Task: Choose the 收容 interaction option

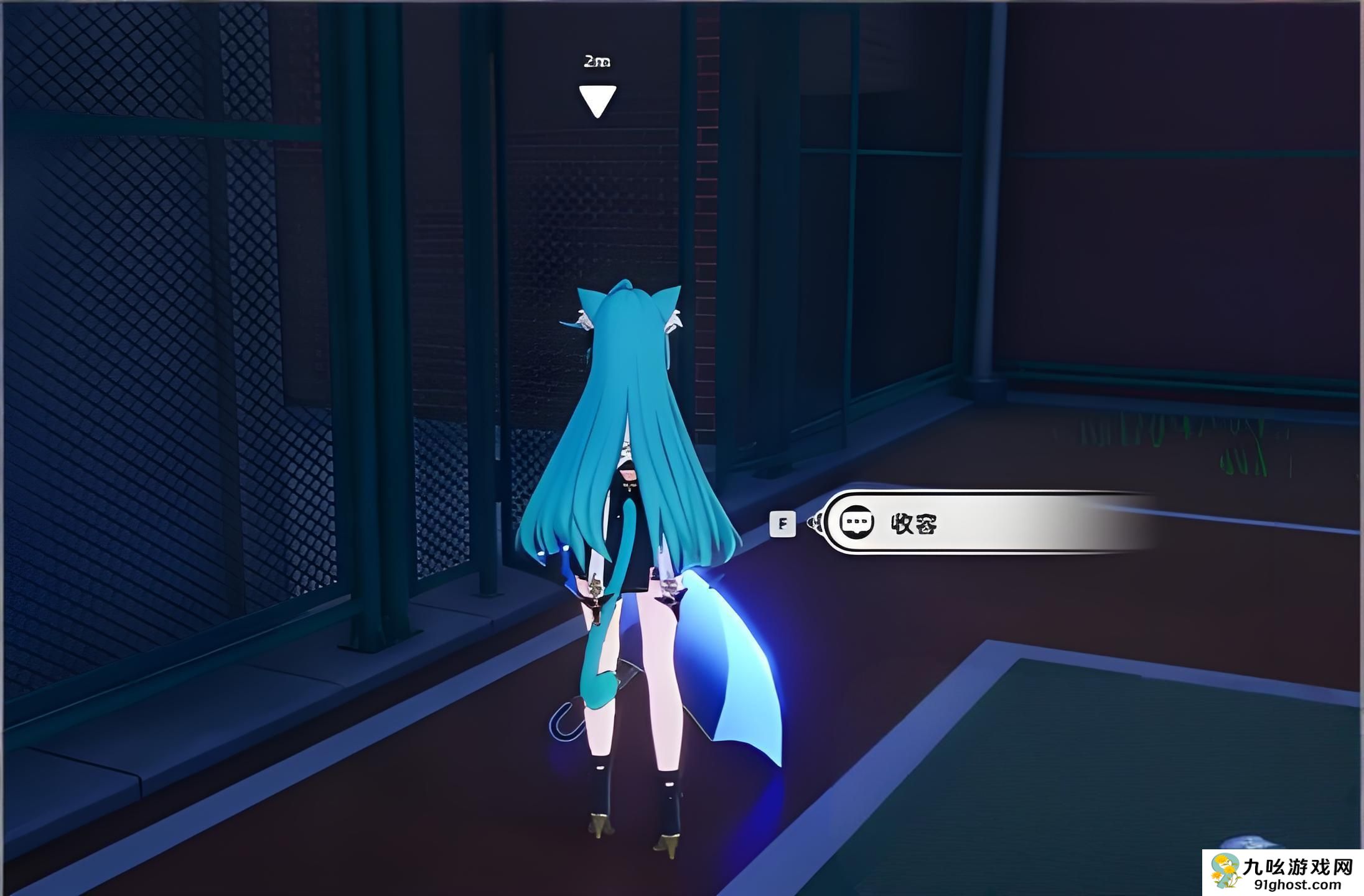Action: point(983,523)
